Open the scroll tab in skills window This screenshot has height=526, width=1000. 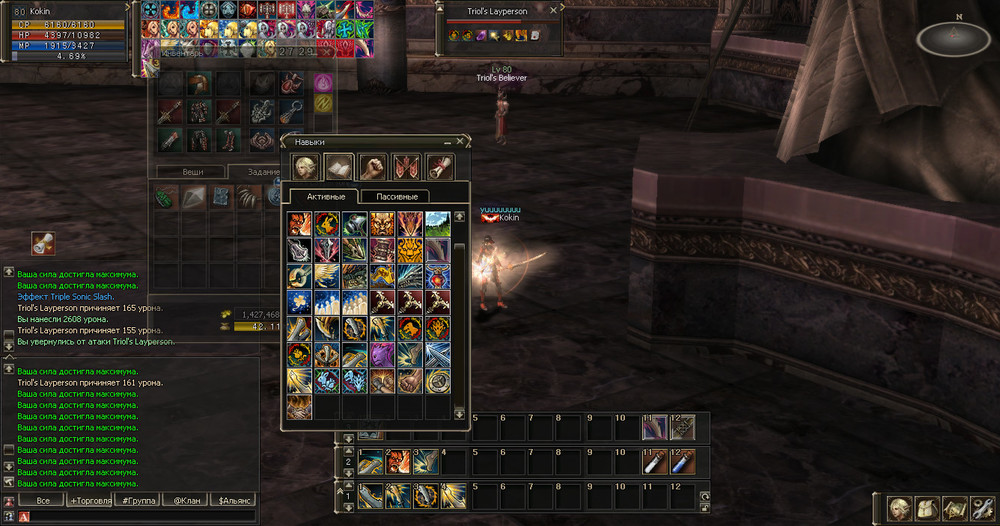pos(441,167)
